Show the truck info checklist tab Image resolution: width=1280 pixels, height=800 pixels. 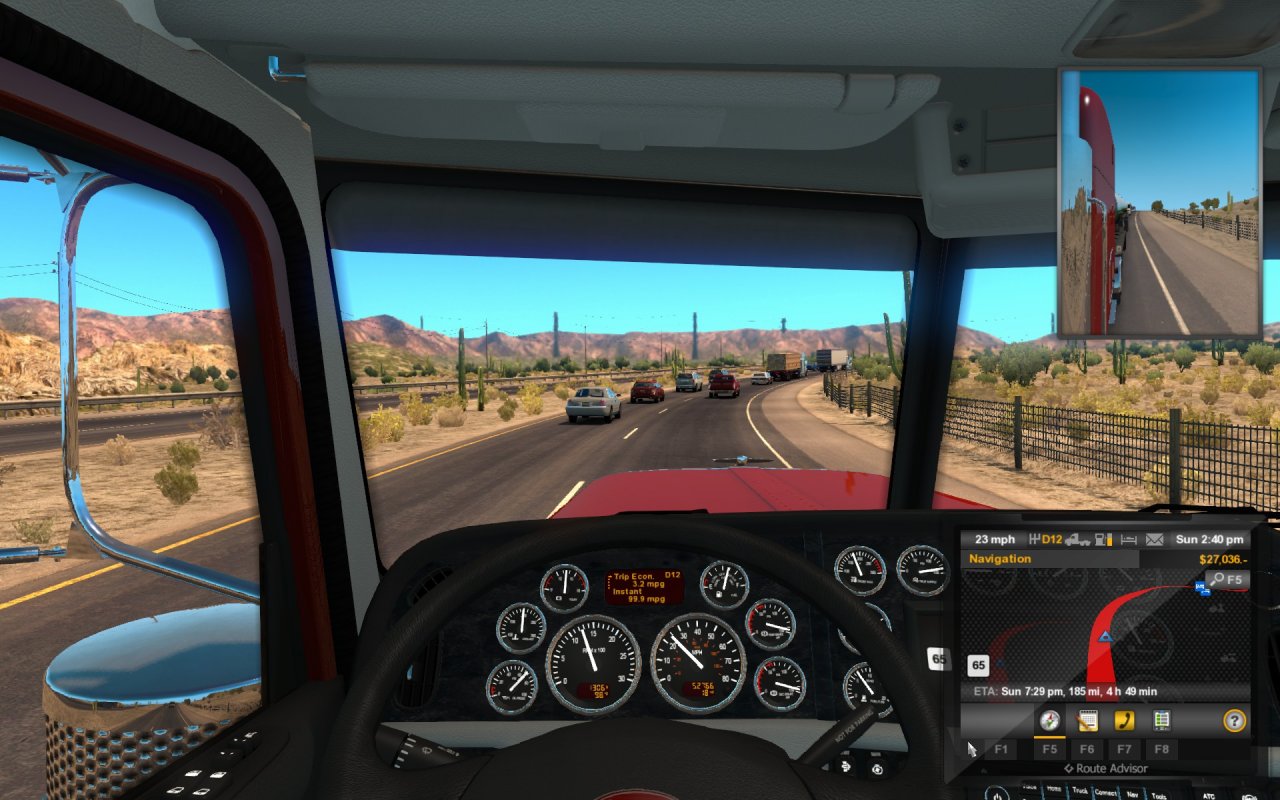[1161, 720]
